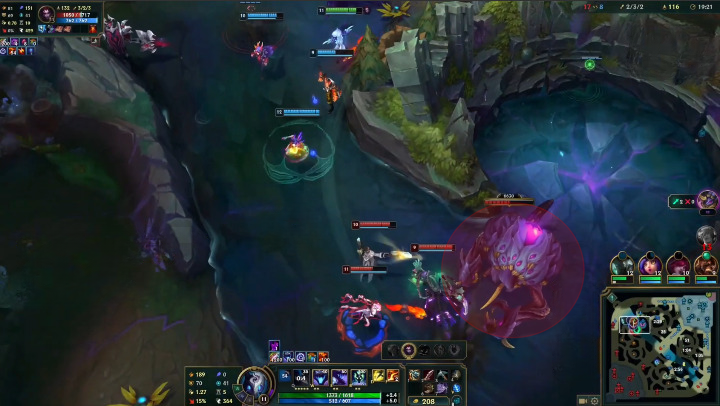Trigger the ultimate ability icon

(359, 378)
